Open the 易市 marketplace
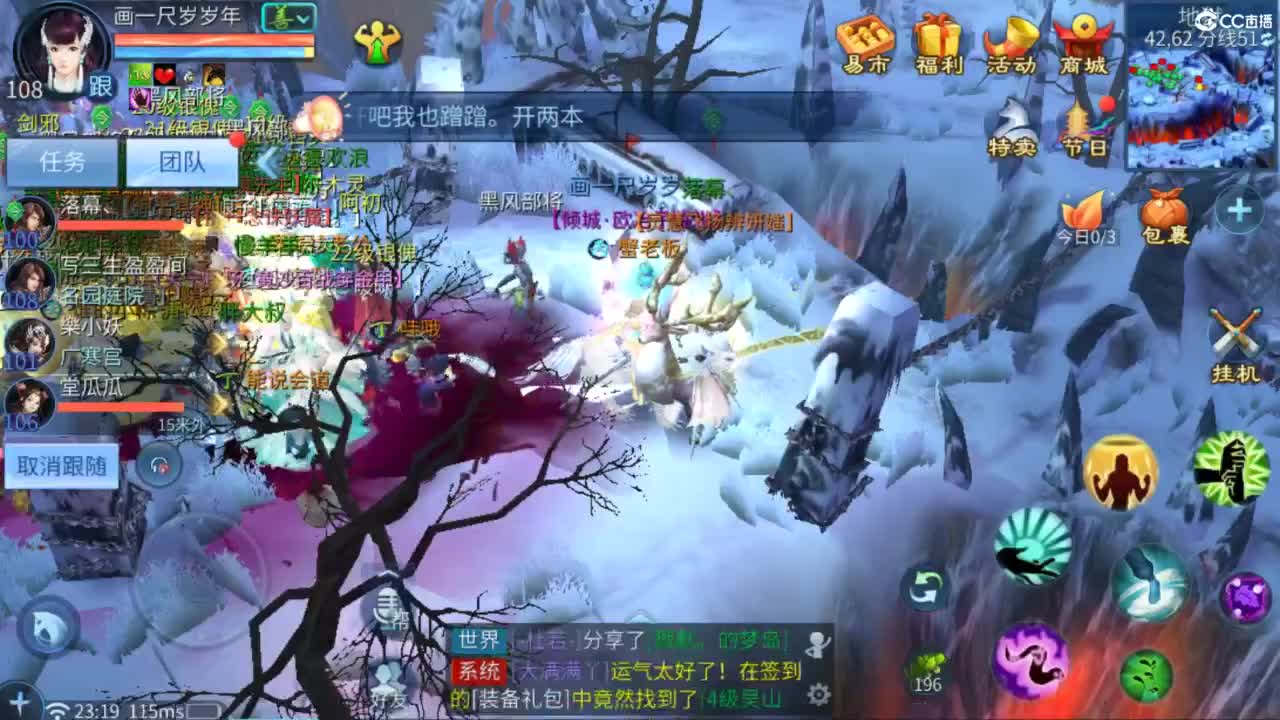This screenshot has width=1280, height=720. 864,42
